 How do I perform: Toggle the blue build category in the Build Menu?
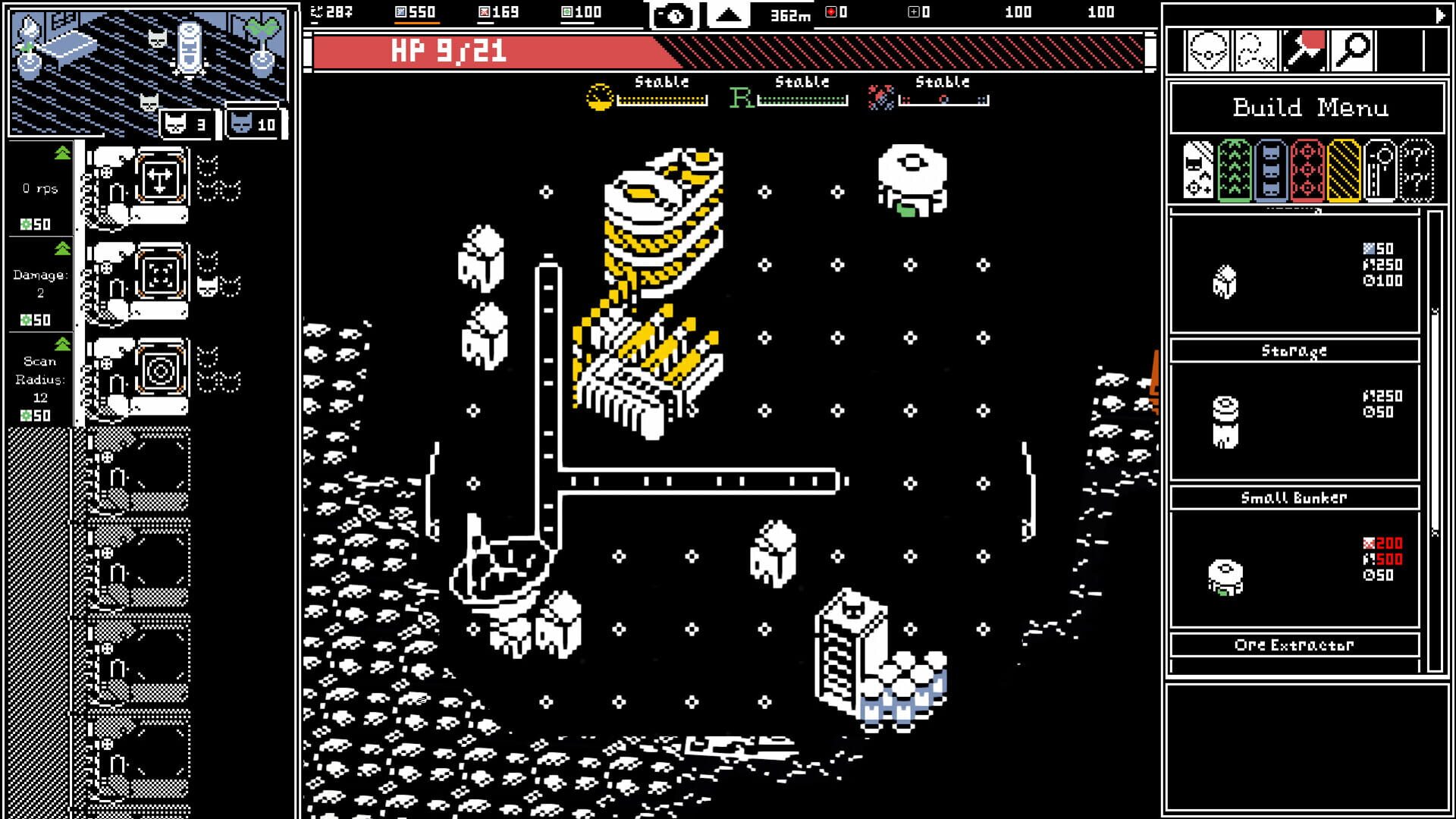pos(1272,173)
